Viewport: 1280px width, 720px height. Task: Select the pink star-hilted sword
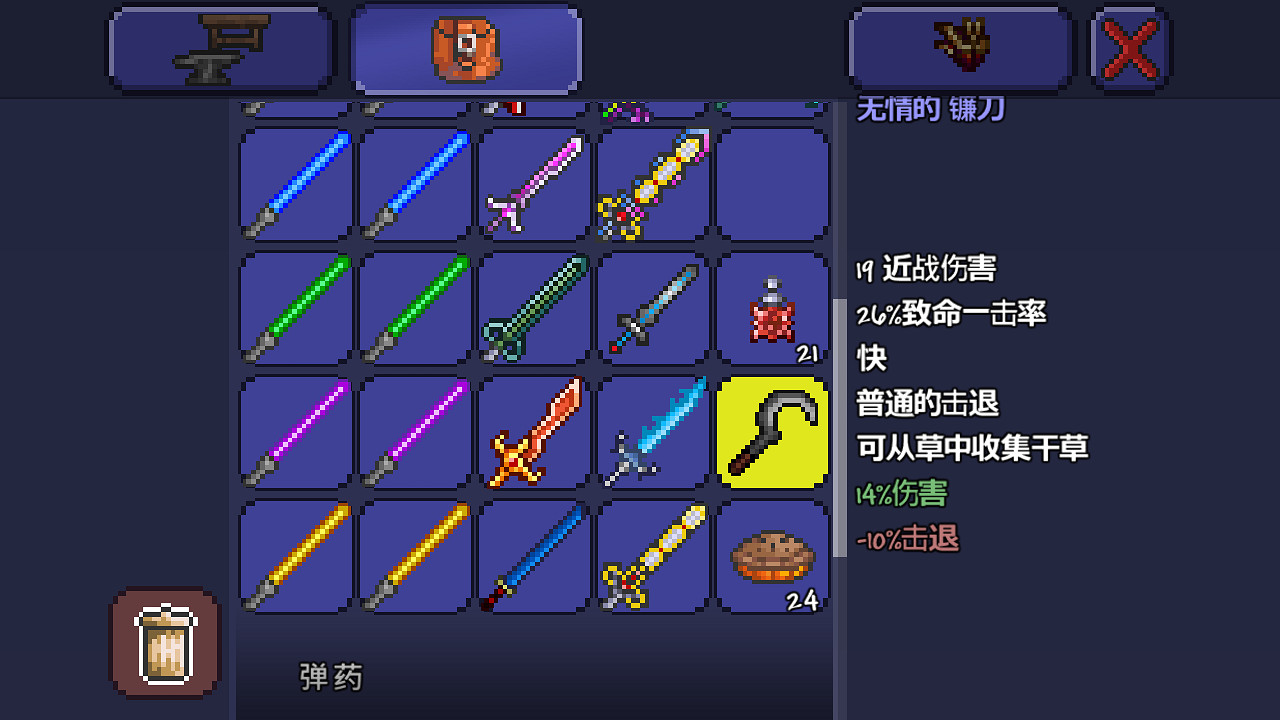[535, 185]
